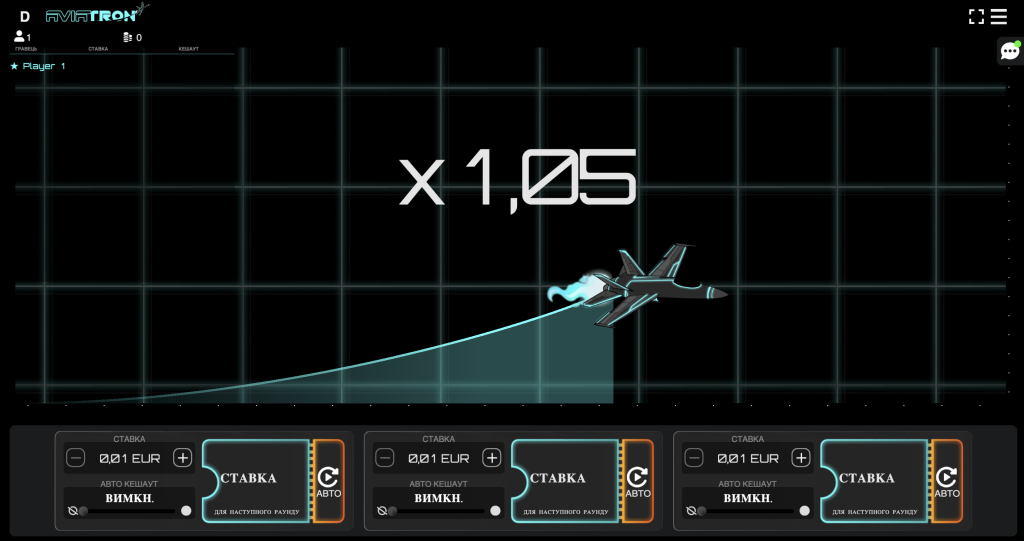Turn on АВТО in the middle bet panel

638,481
